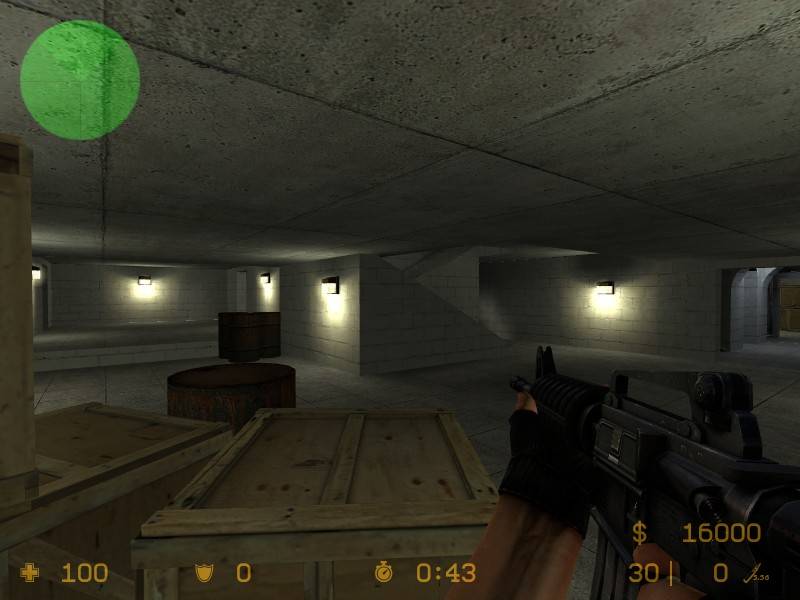Viewport: 800px width, 600px height.
Task: Select the round timer stopwatch icon
Action: (385, 572)
